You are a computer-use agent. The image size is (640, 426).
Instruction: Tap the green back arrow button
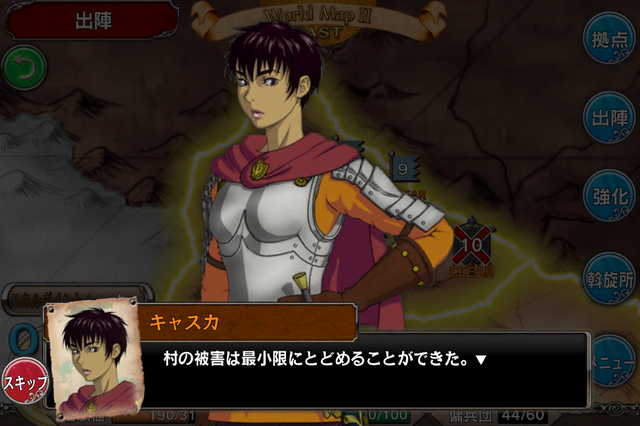pyautogui.click(x=24, y=69)
